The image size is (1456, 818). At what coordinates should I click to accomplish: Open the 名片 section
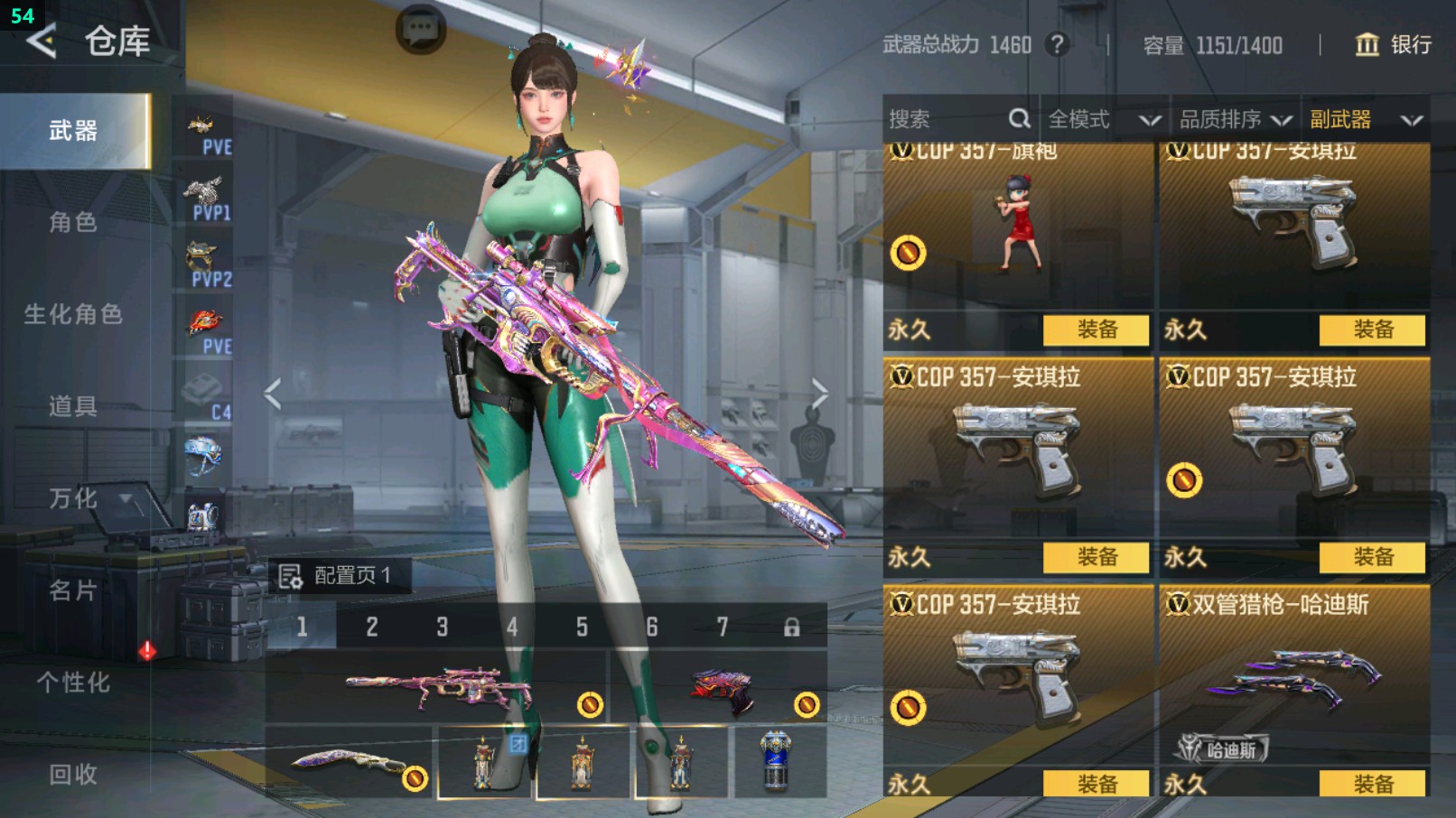tap(73, 590)
